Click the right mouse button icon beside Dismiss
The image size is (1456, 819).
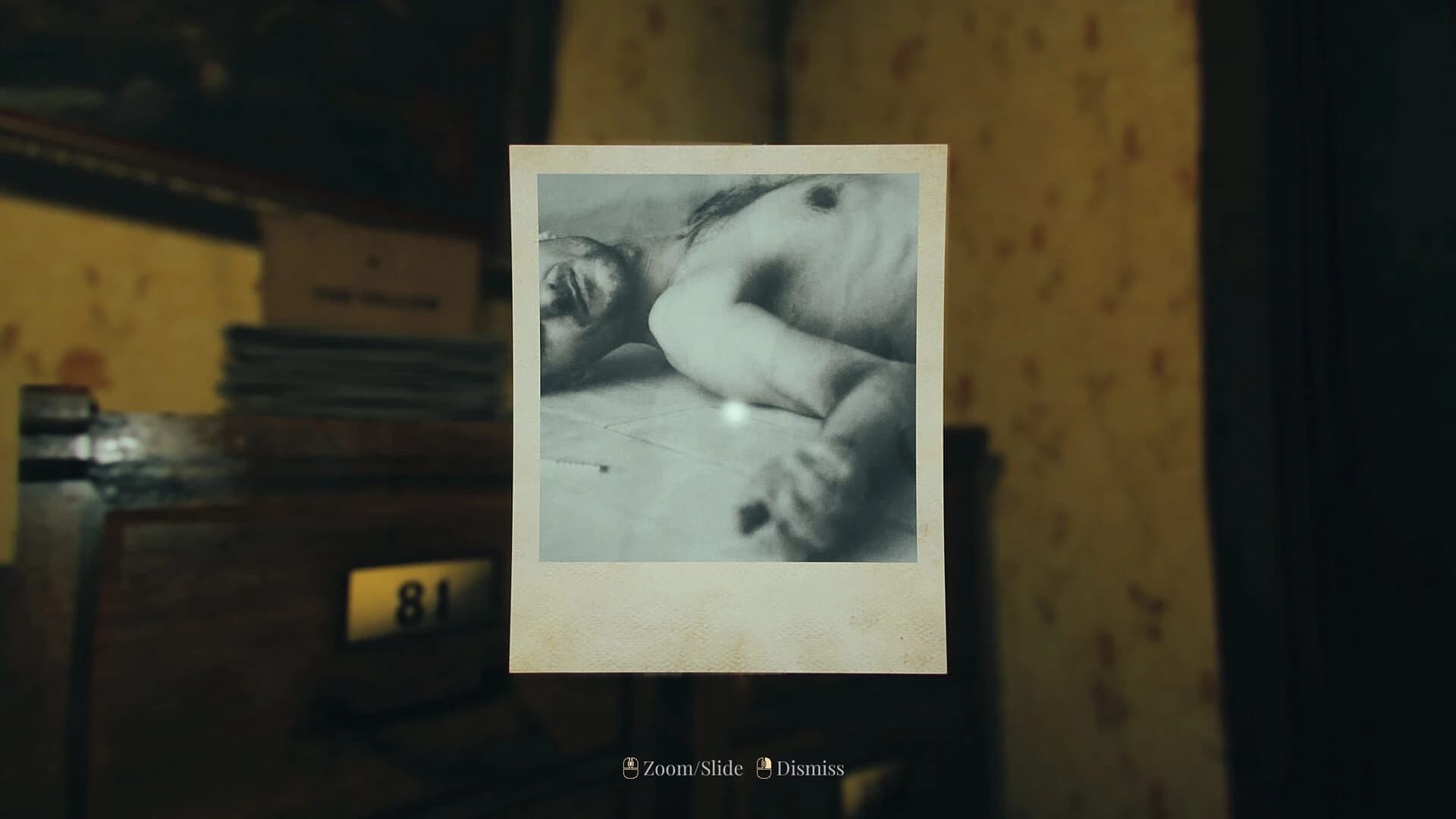(763, 769)
